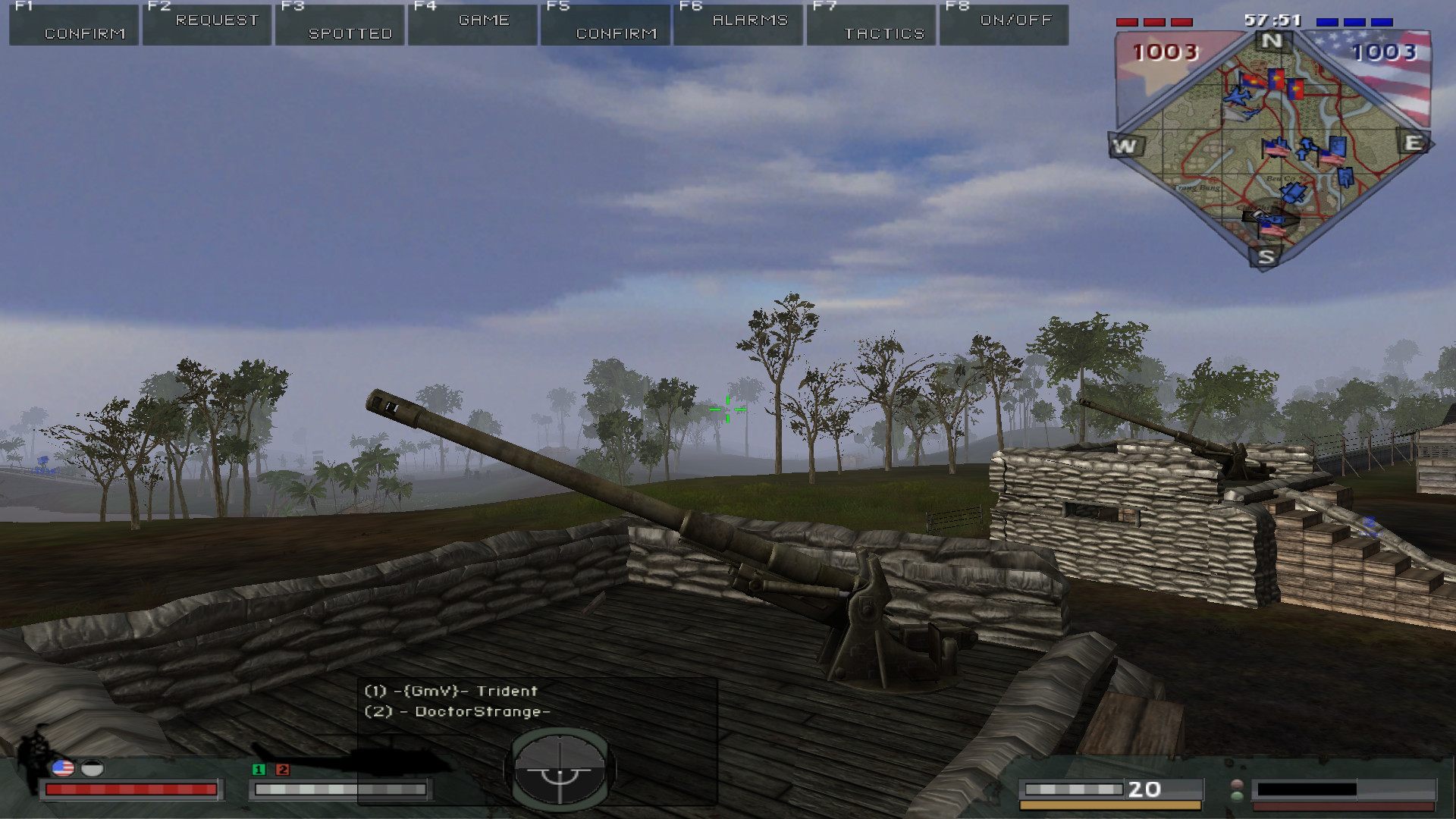This screenshot has width=1456, height=819.
Task: Choose the F5 Confirm radio menu
Action: click(606, 25)
